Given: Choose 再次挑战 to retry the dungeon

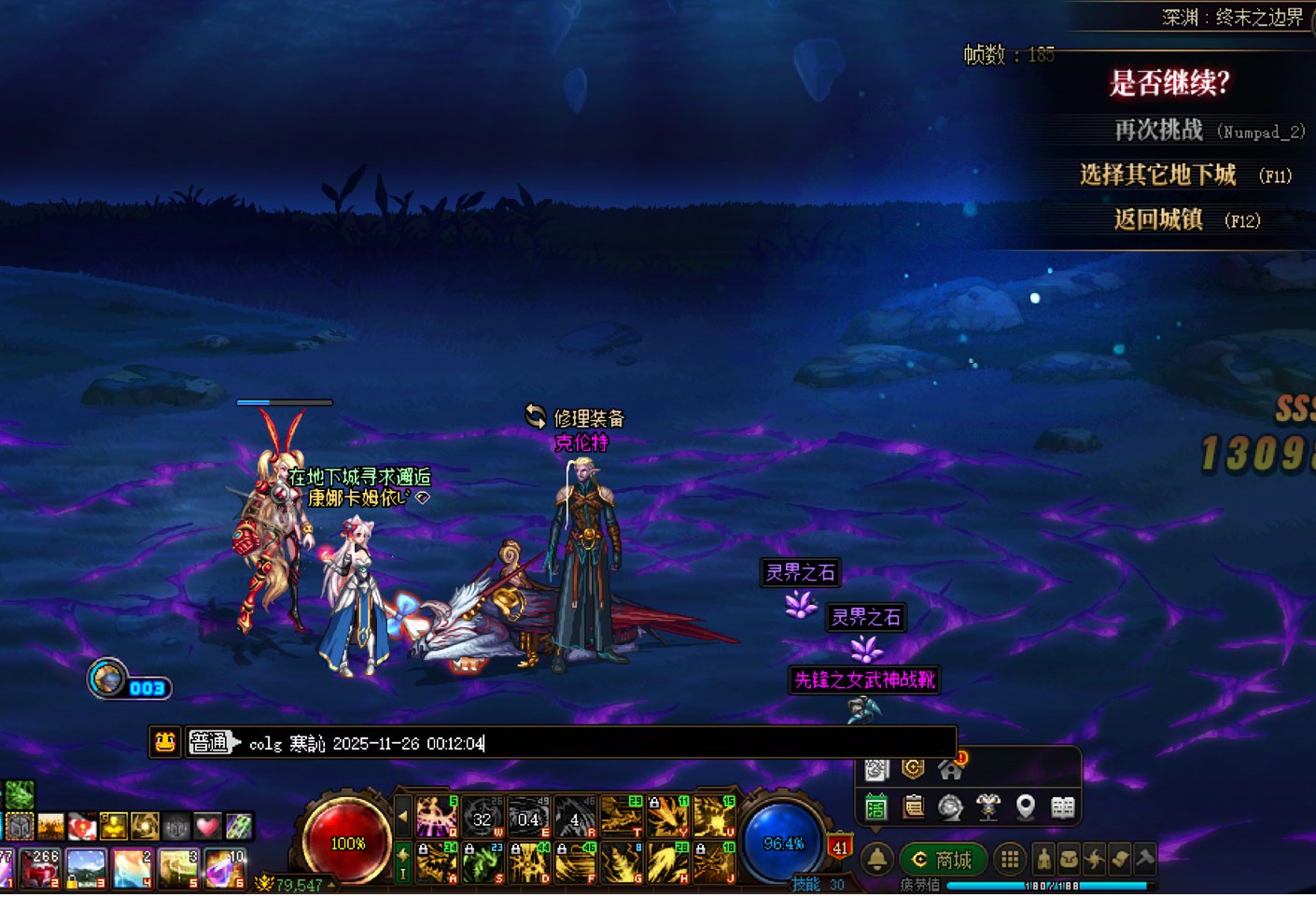Looking at the screenshot, I should click(x=1158, y=130).
